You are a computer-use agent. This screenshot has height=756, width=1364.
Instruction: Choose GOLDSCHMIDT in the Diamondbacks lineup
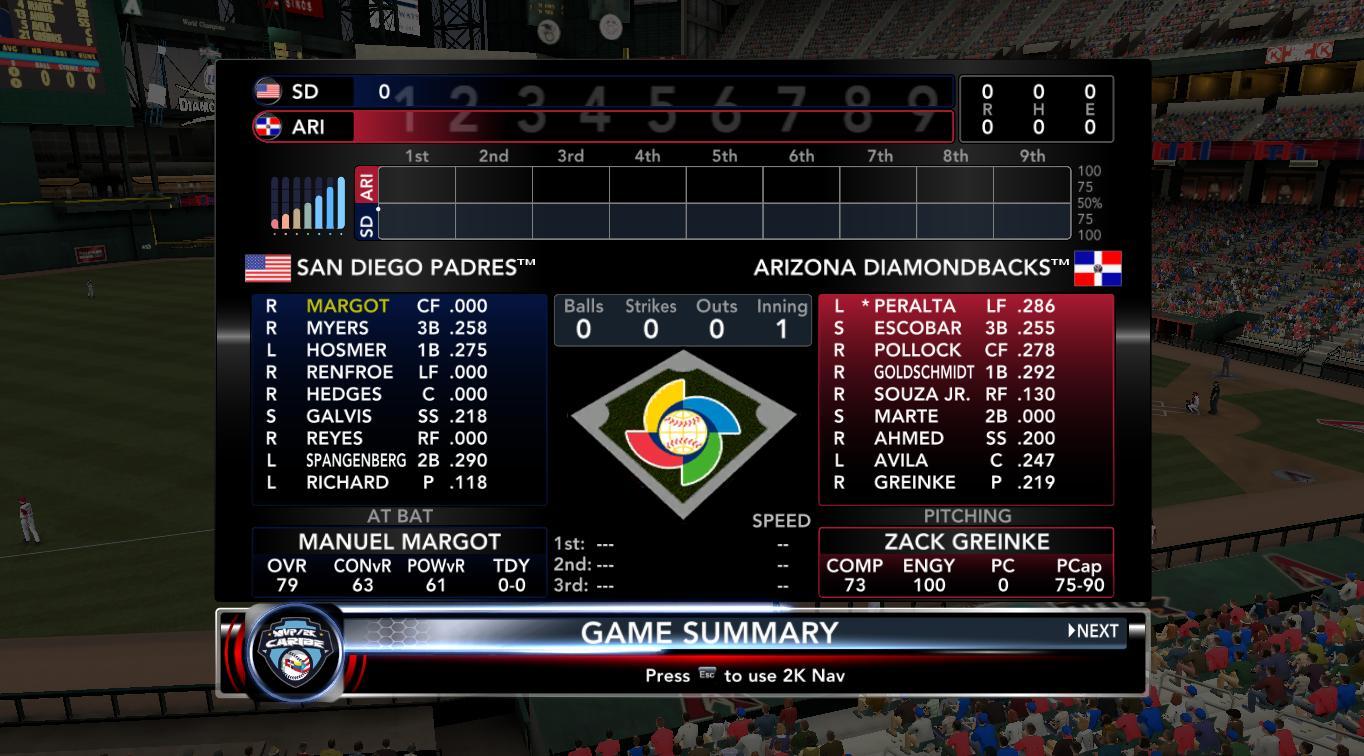pyautogui.click(x=923, y=372)
